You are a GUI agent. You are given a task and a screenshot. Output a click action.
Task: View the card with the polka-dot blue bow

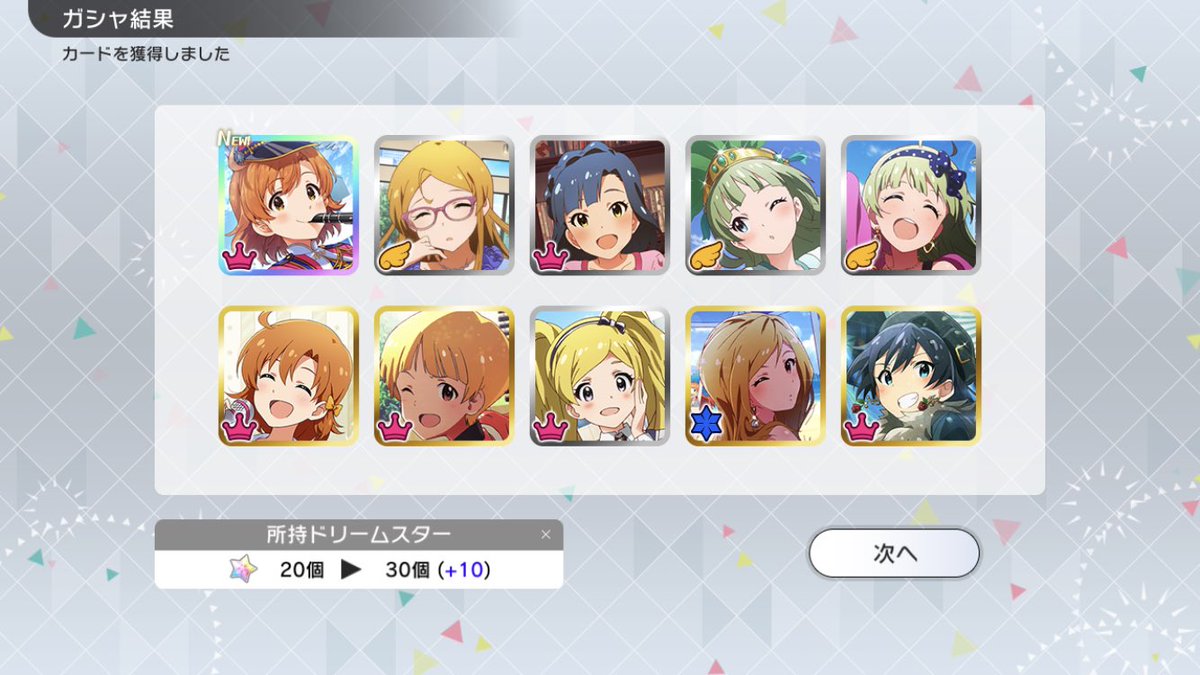pos(911,205)
